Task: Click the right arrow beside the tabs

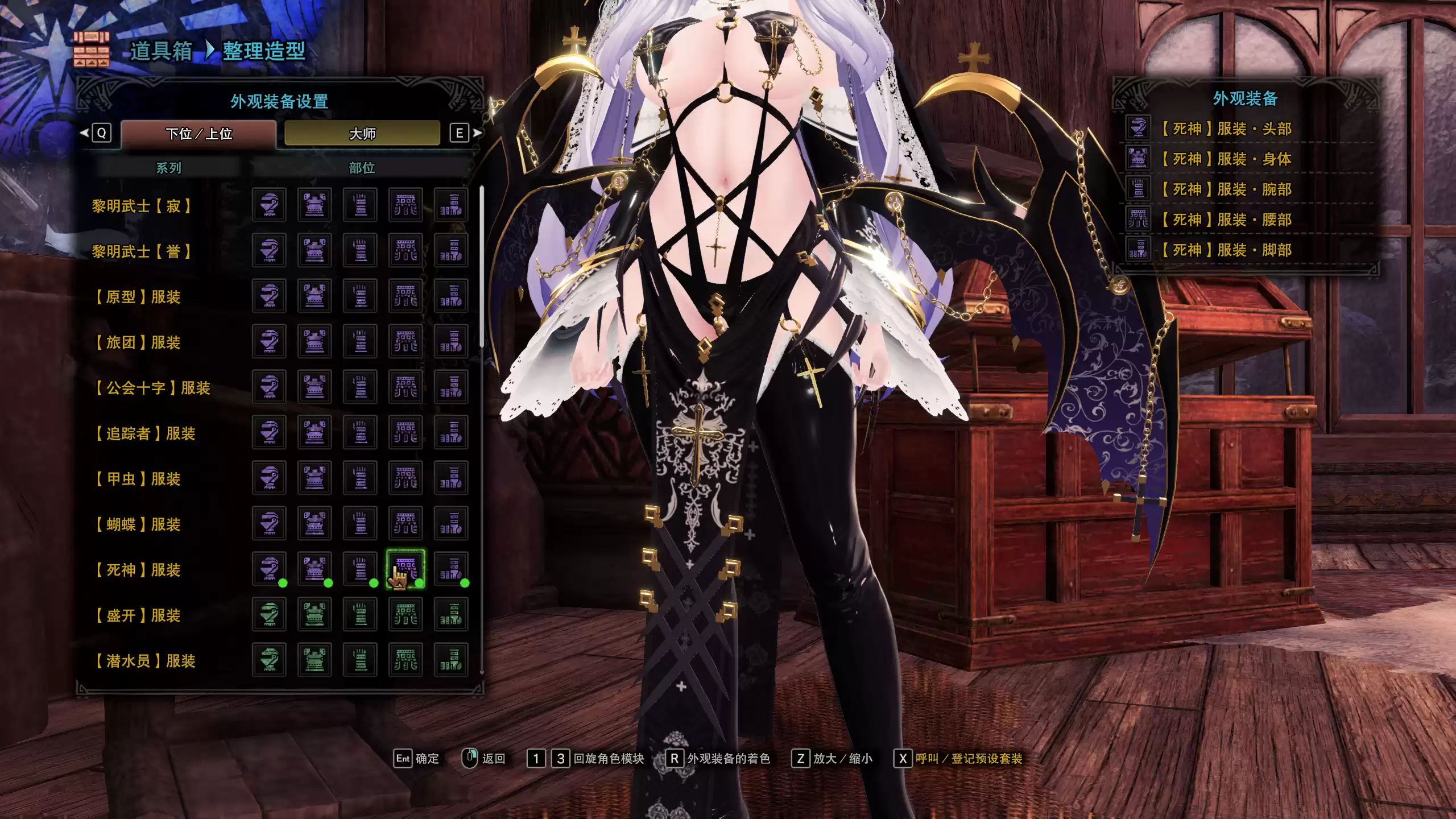Action: coord(477,133)
